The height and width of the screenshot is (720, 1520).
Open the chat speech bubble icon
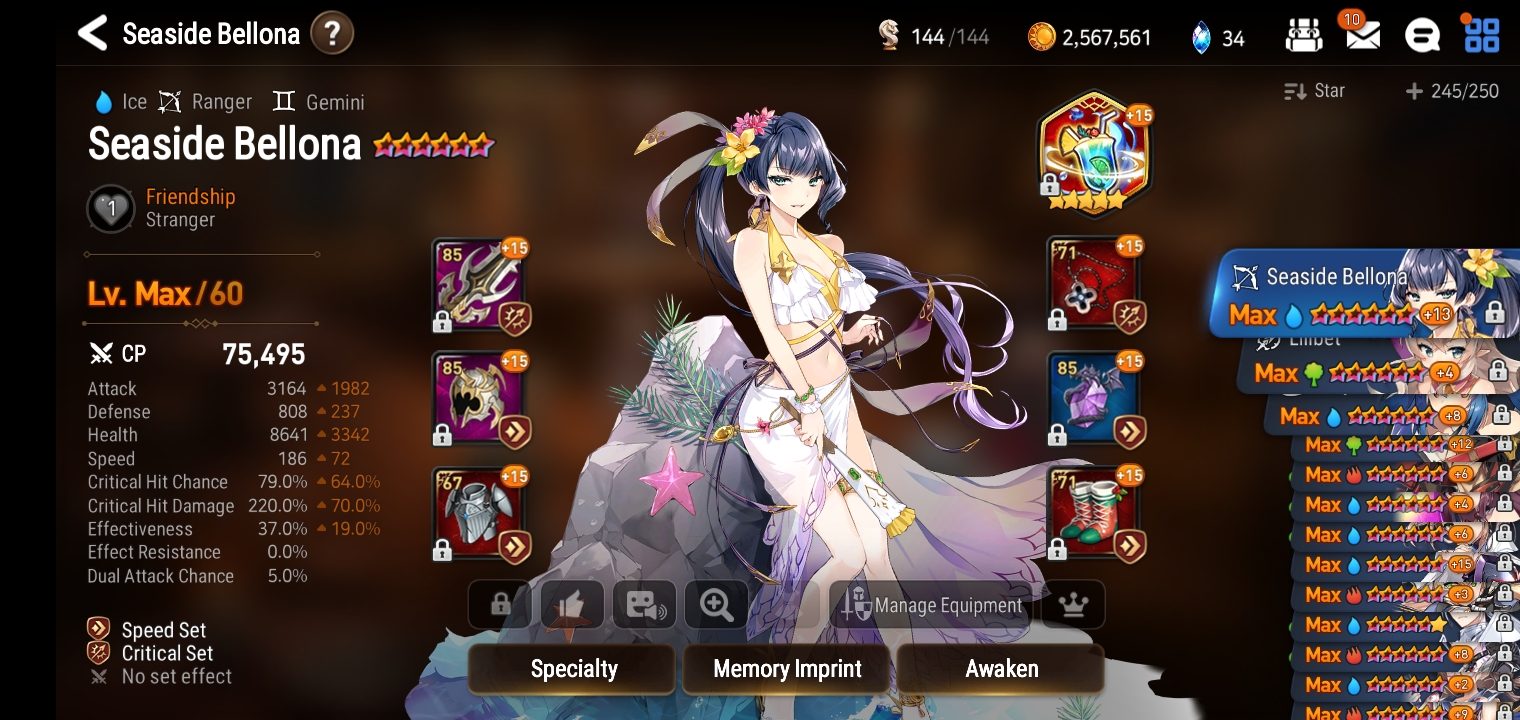pos(1422,37)
